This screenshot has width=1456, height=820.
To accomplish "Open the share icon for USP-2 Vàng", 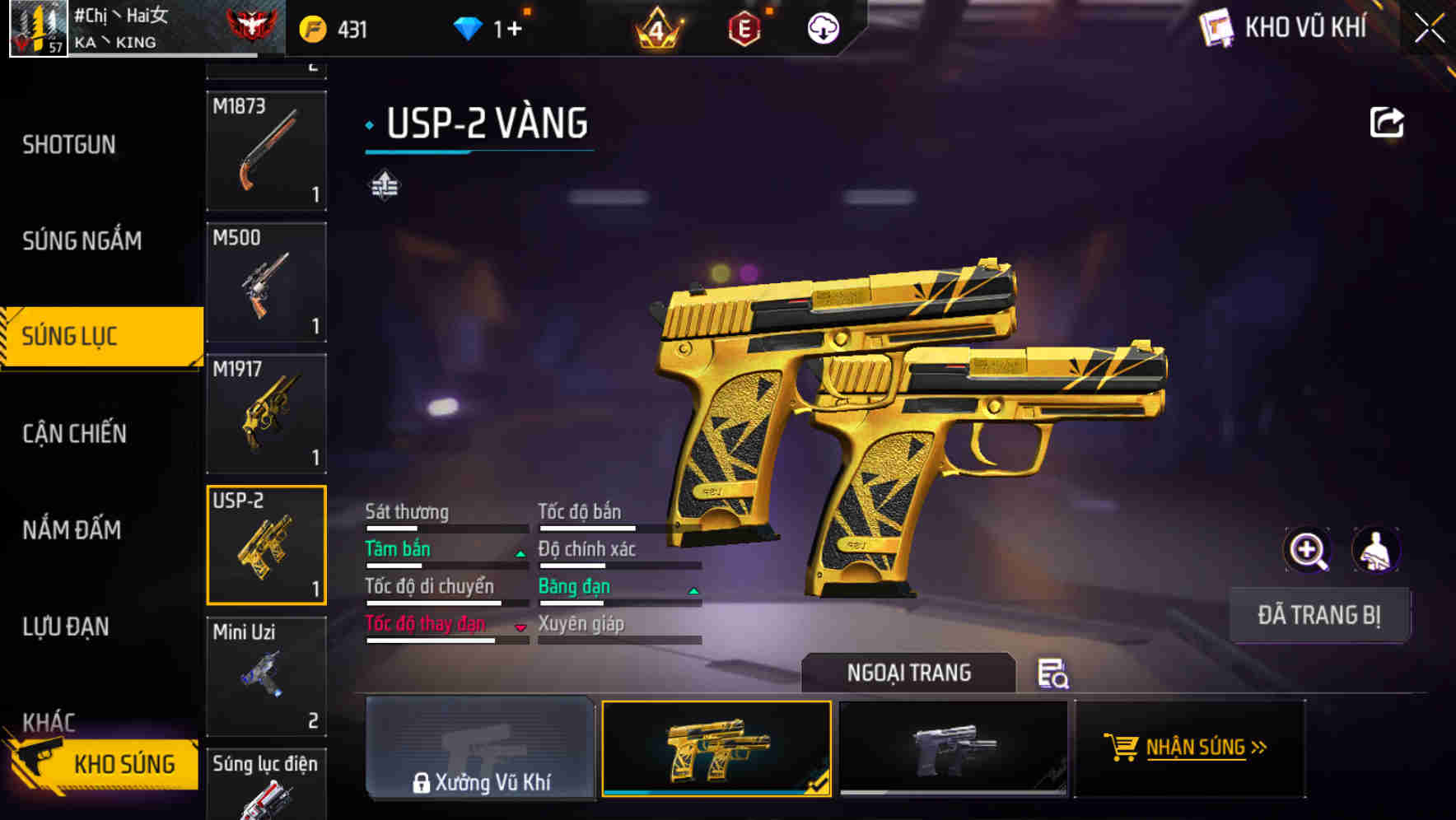I will (1388, 121).
